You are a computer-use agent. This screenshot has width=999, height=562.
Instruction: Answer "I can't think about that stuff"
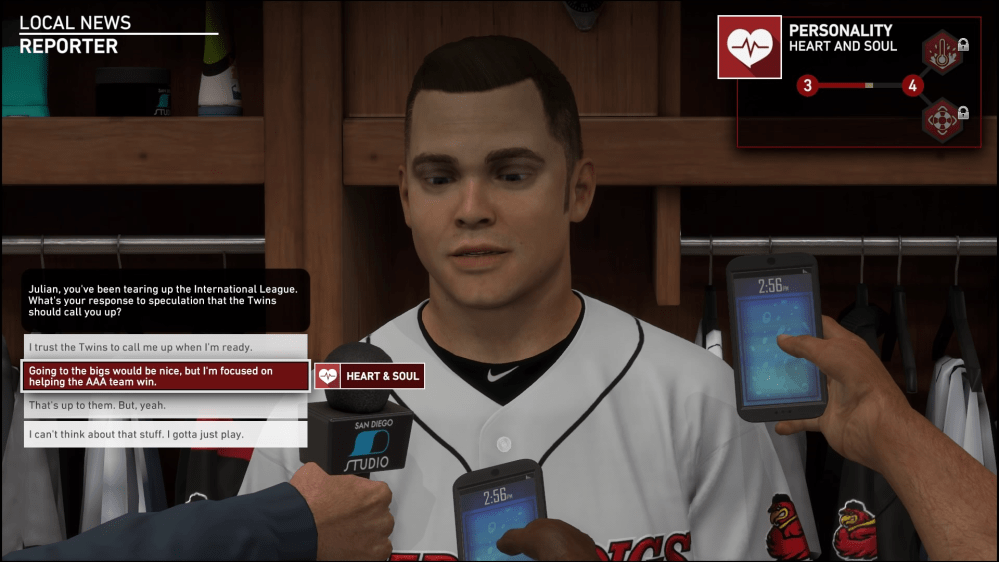click(164, 434)
